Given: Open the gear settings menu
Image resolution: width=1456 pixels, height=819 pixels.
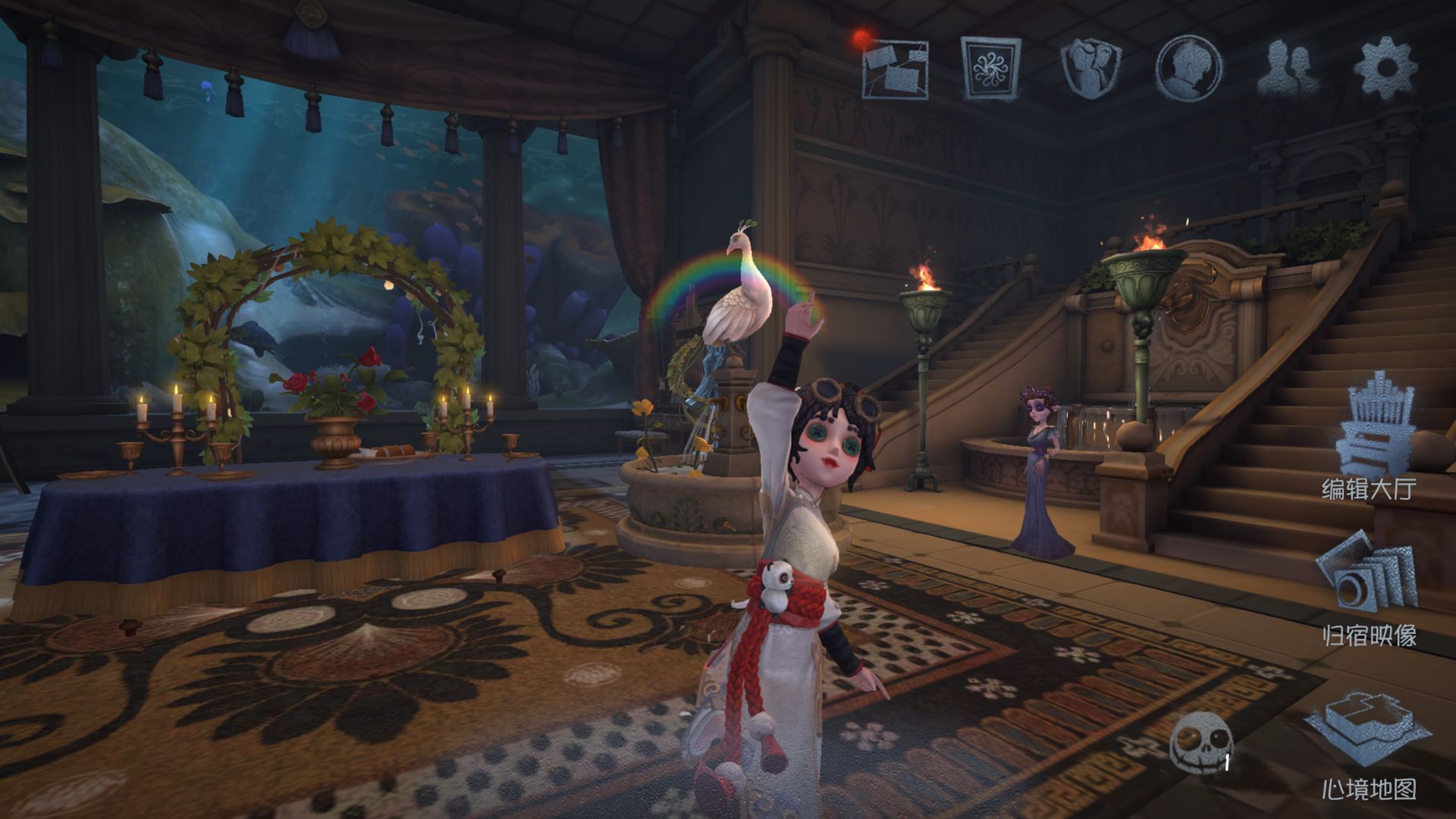Looking at the screenshot, I should click(x=1385, y=69).
